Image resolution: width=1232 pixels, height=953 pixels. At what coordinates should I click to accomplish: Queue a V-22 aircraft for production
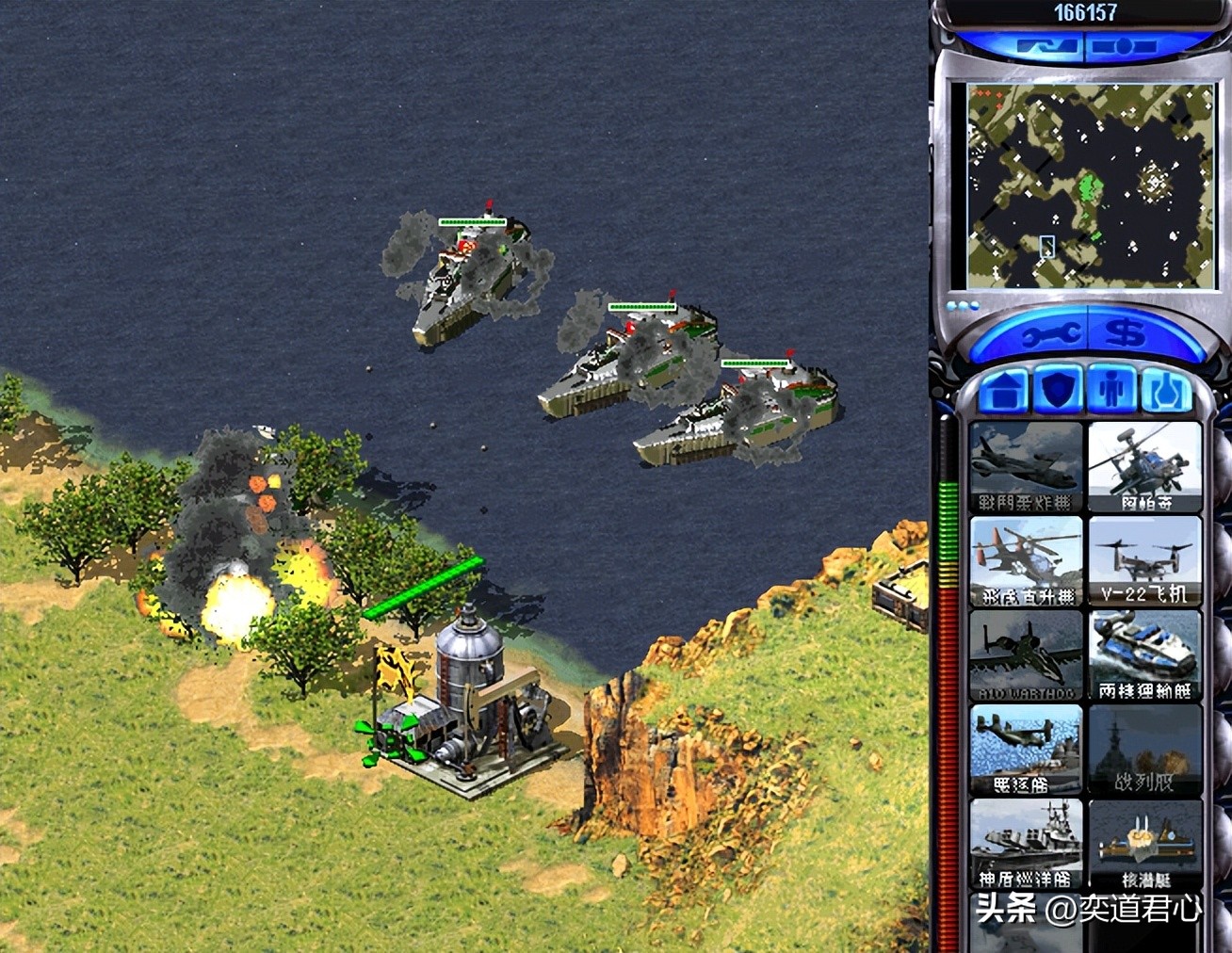point(1144,561)
